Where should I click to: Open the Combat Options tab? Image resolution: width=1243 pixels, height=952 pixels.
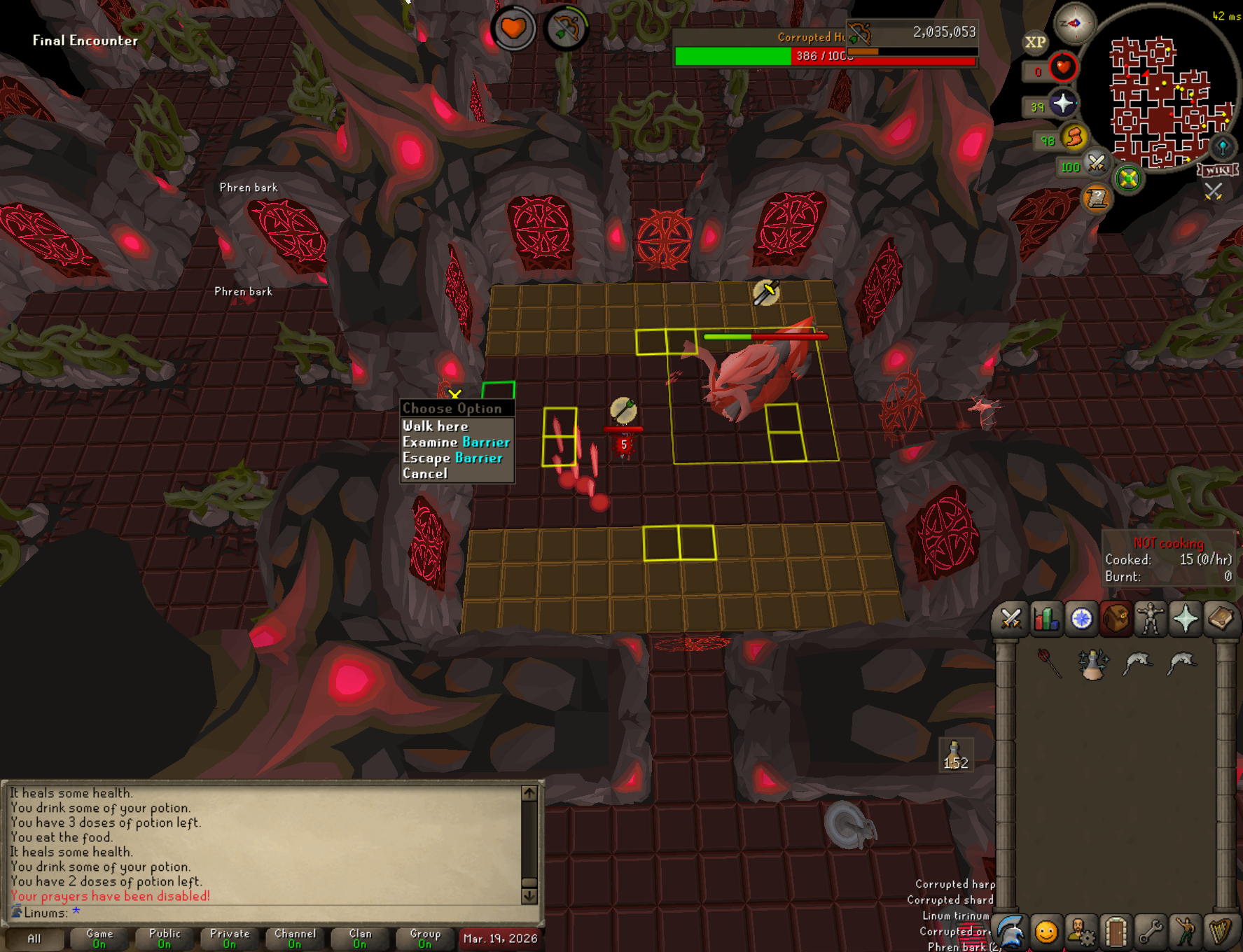tap(1011, 619)
